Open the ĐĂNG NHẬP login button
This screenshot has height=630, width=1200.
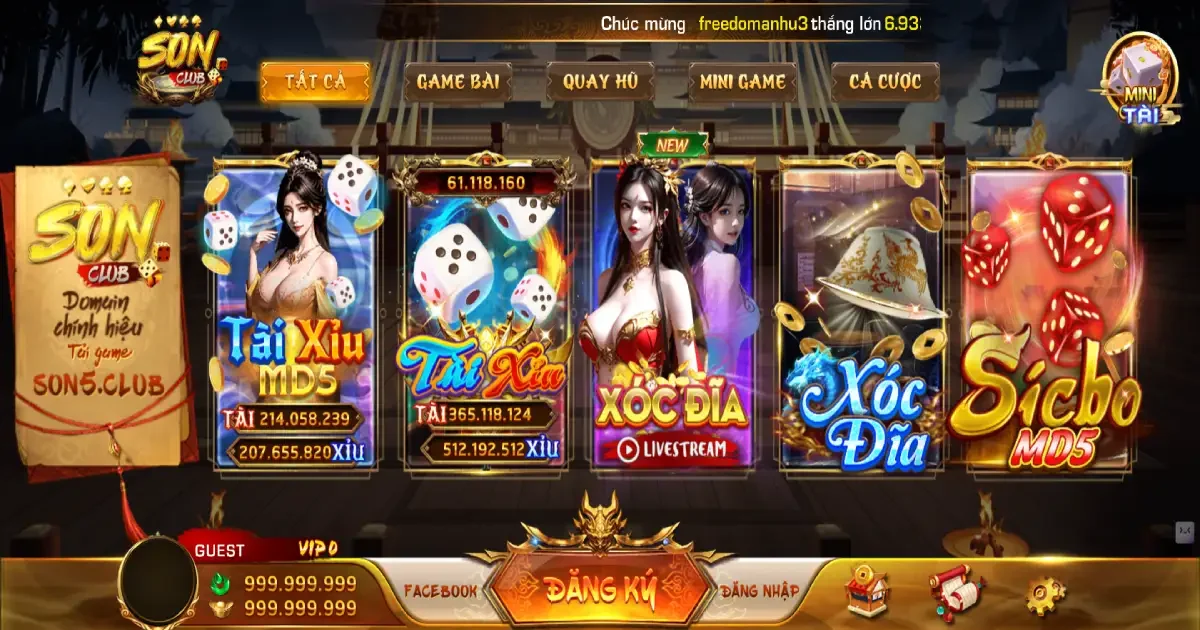(759, 591)
